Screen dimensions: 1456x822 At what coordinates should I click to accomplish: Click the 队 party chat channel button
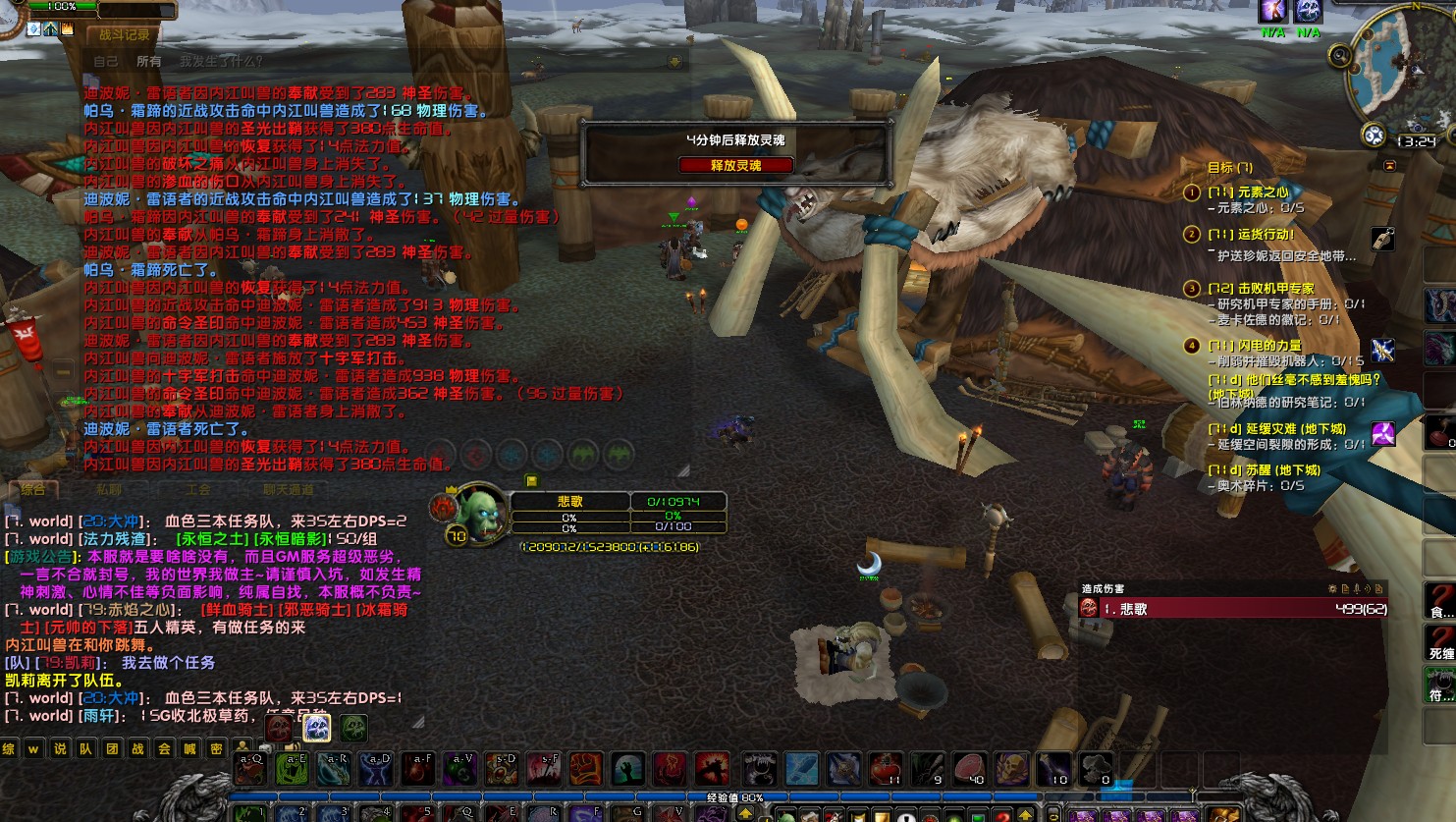(x=86, y=749)
